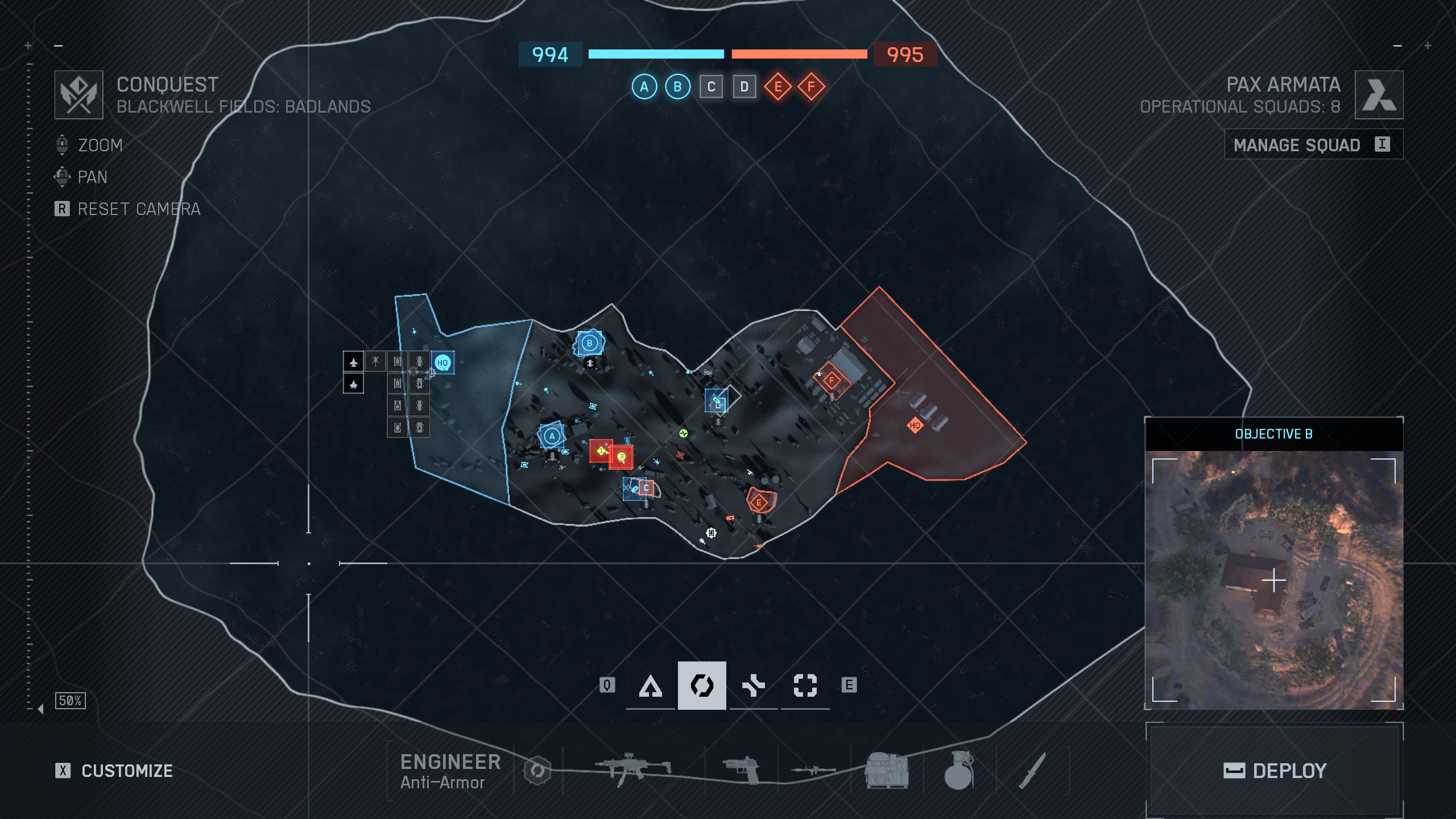The image size is (1456, 819).
Task: Select the tank spawn slot
Action: [x=398, y=362]
